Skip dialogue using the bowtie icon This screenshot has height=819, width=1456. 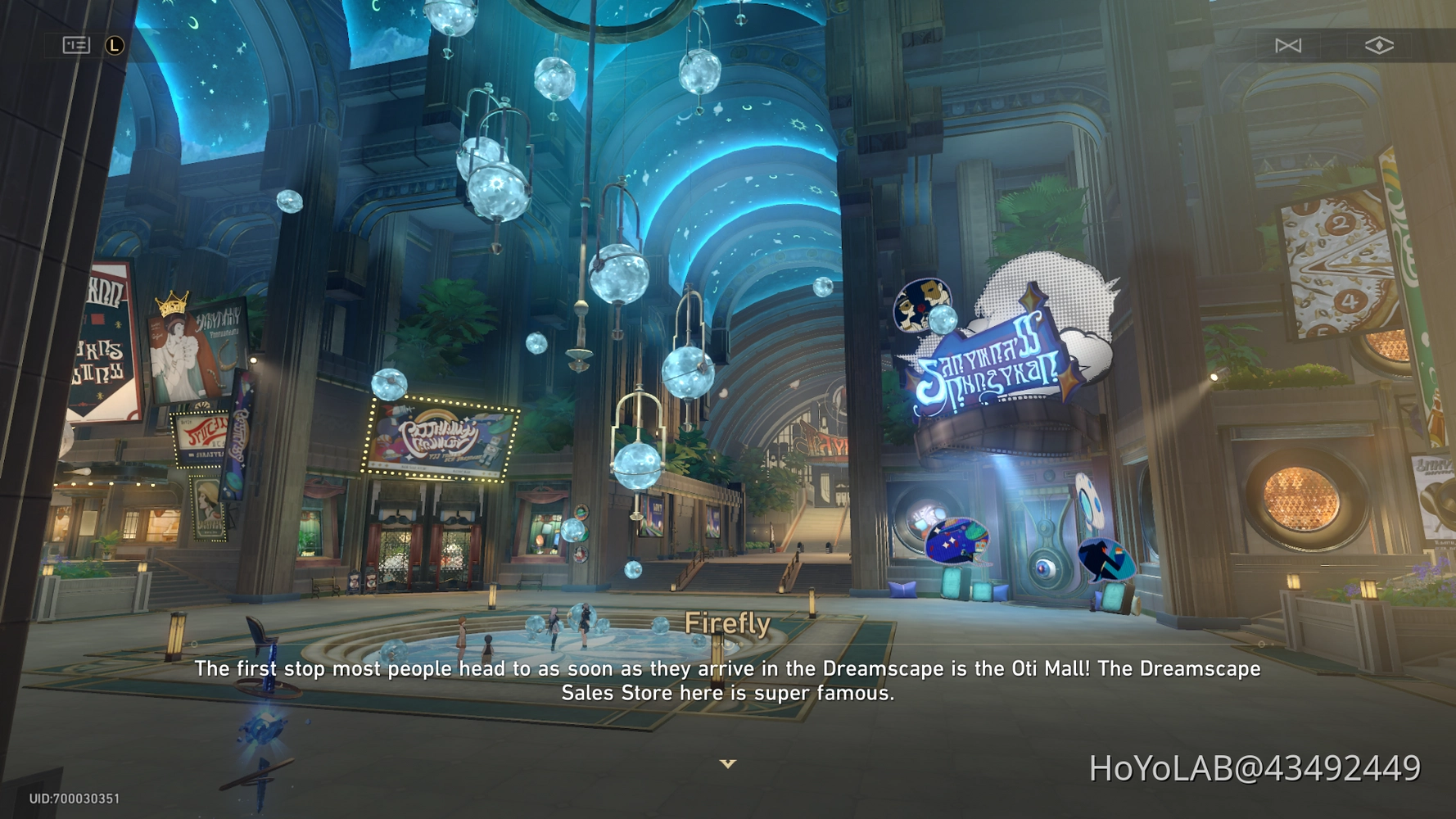click(1288, 46)
